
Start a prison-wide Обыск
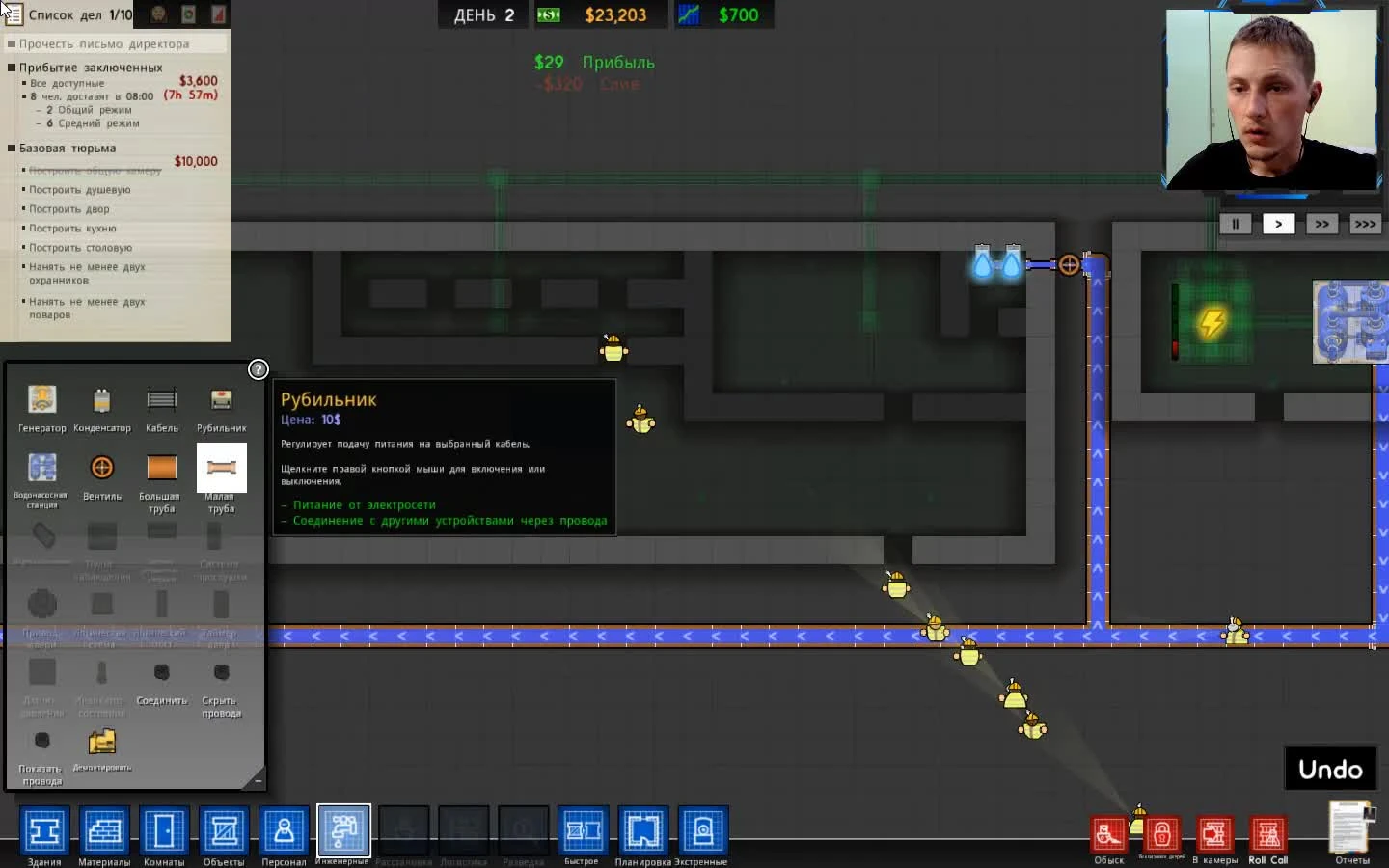click(x=1109, y=835)
